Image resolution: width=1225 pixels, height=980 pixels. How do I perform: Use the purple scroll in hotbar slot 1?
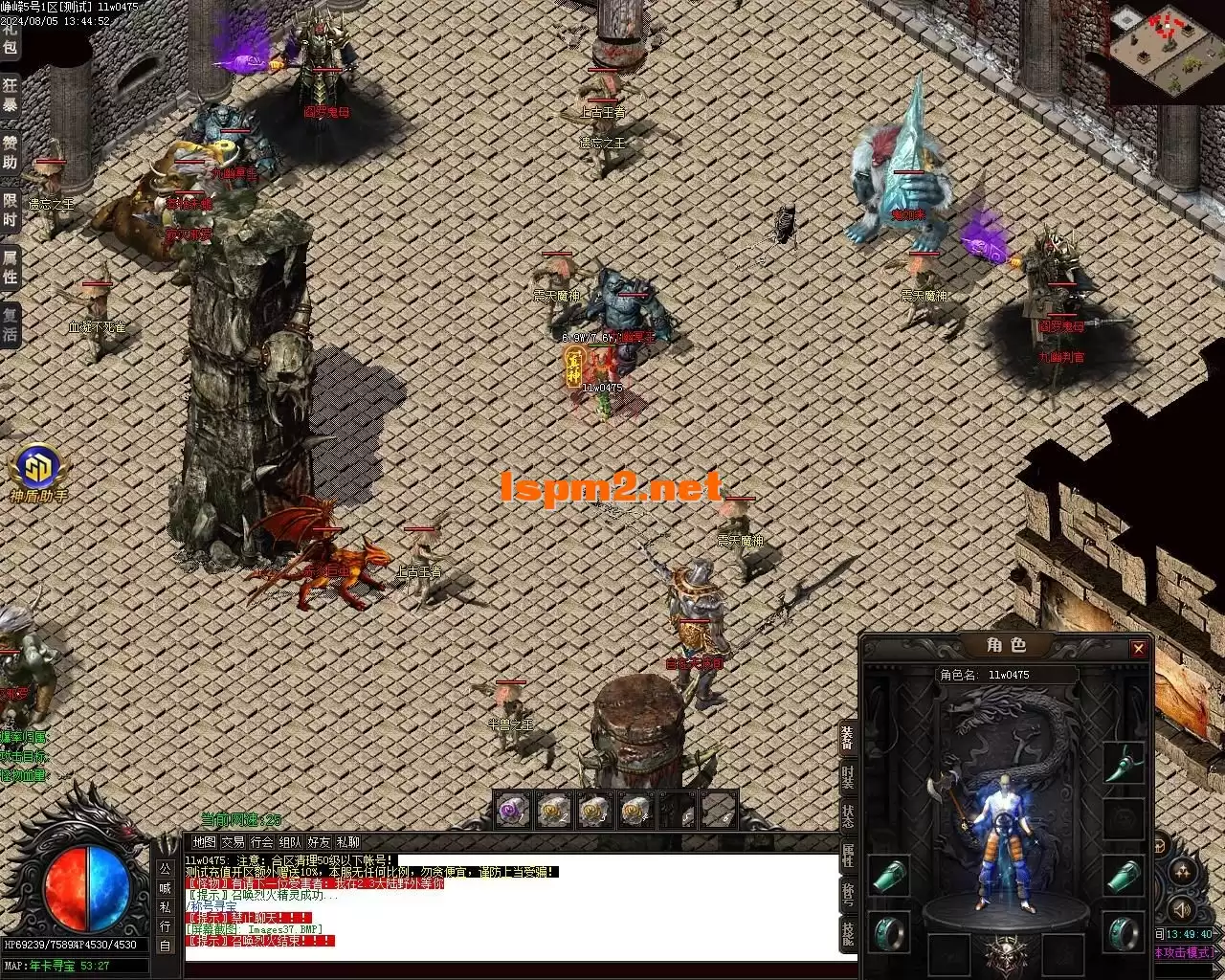[513, 811]
